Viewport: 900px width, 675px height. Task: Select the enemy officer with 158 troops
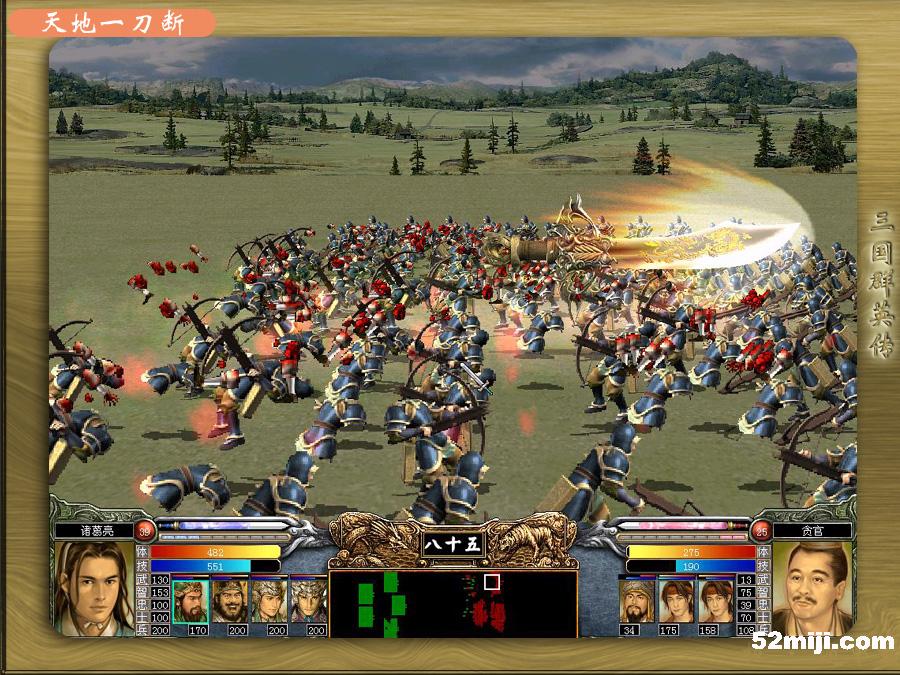[715, 600]
